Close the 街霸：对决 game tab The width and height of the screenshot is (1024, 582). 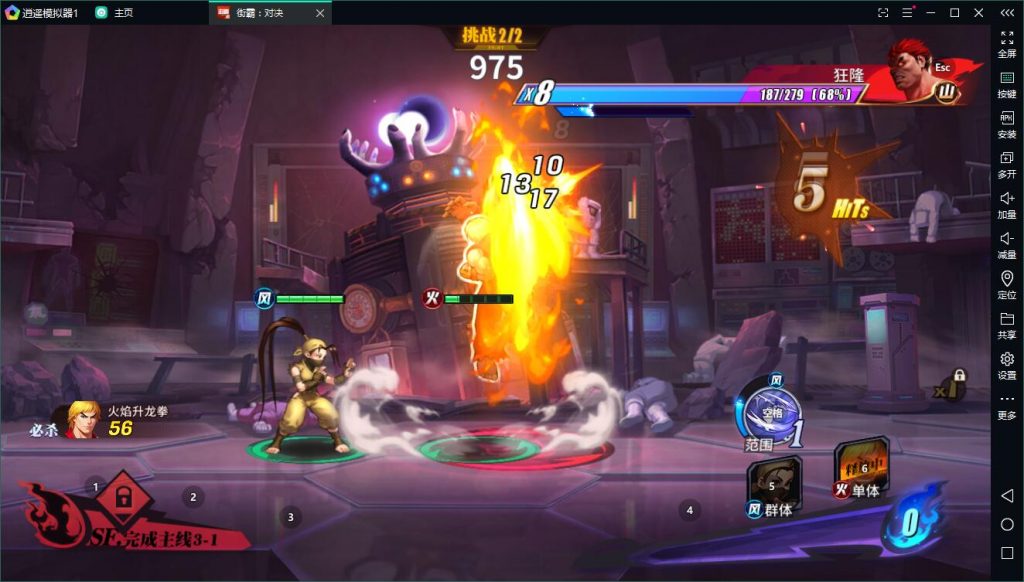[319, 13]
